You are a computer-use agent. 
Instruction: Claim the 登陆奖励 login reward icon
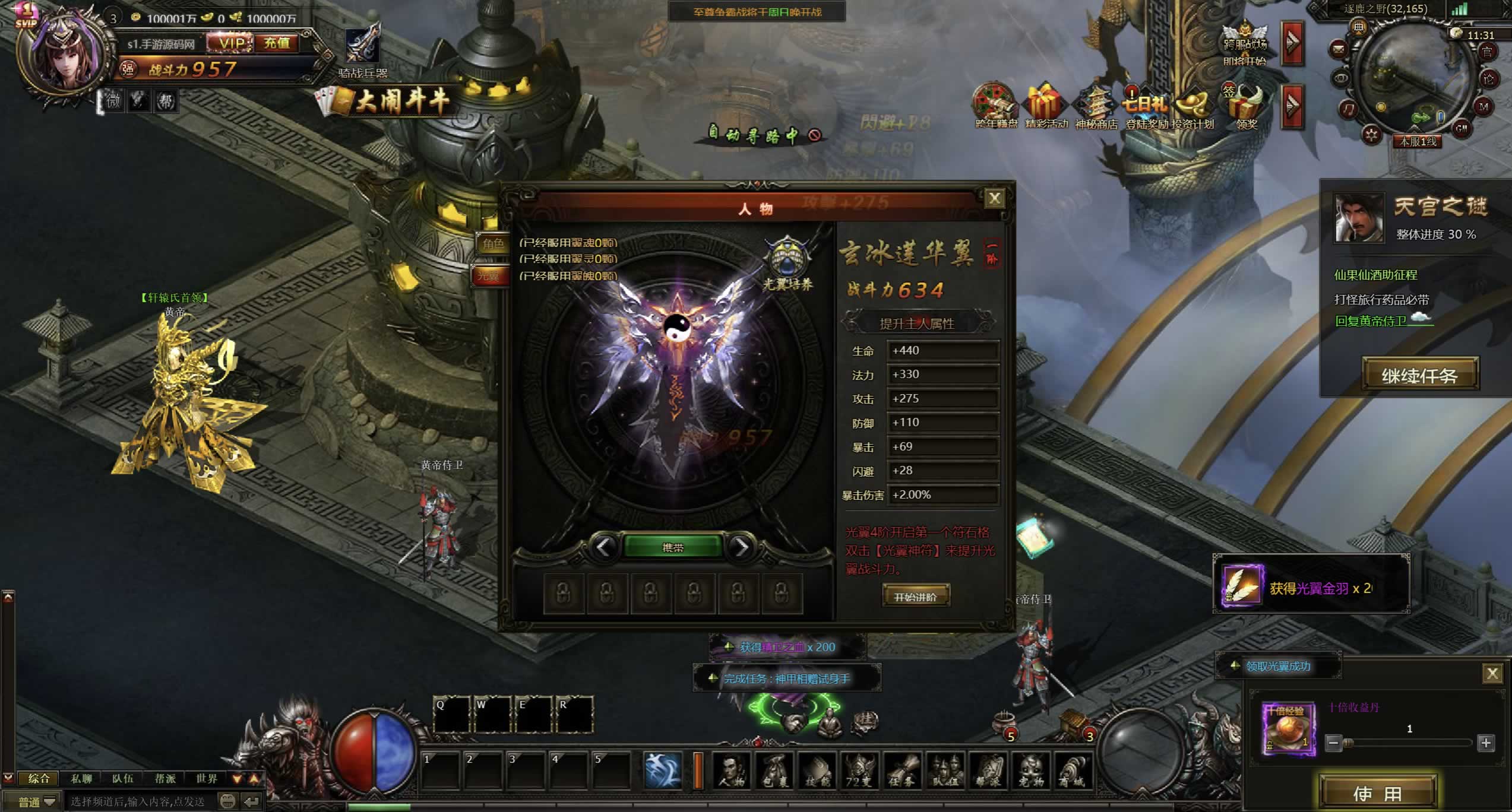point(1146,107)
